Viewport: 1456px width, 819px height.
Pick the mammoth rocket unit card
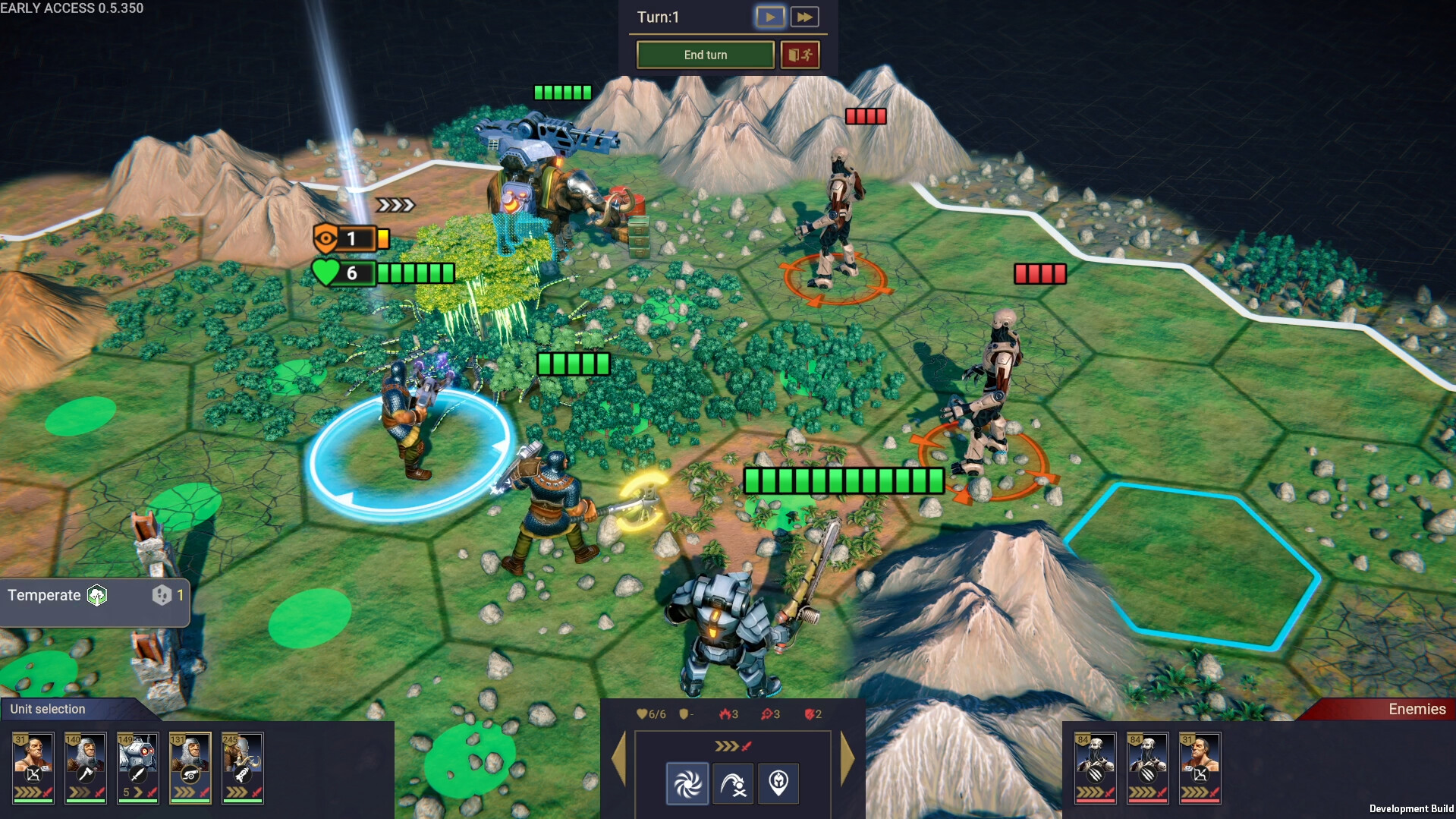[243, 767]
